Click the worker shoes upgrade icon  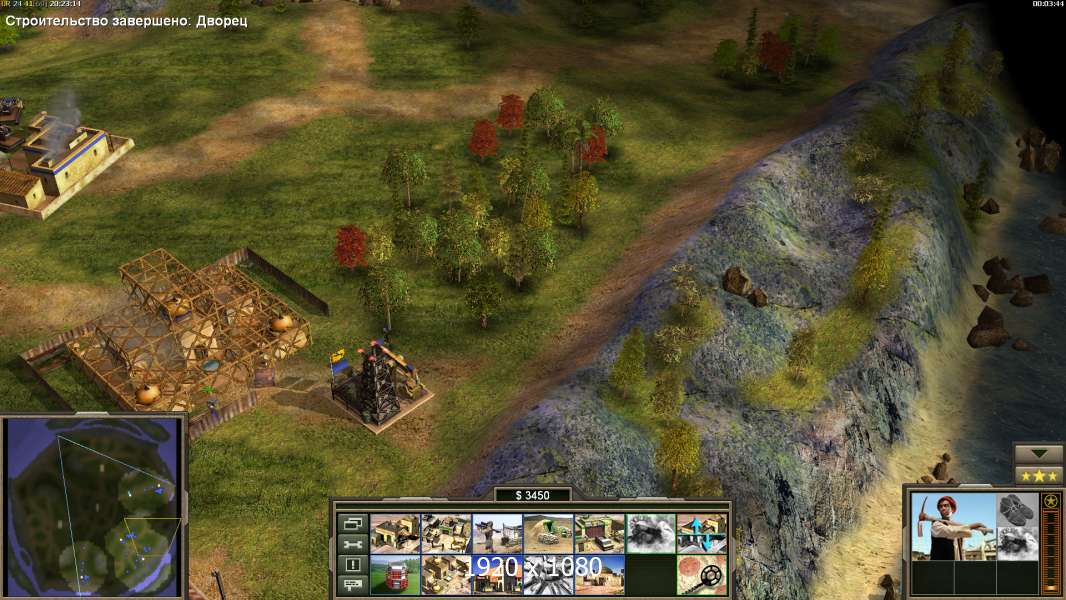pyautogui.click(x=1018, y=509)
